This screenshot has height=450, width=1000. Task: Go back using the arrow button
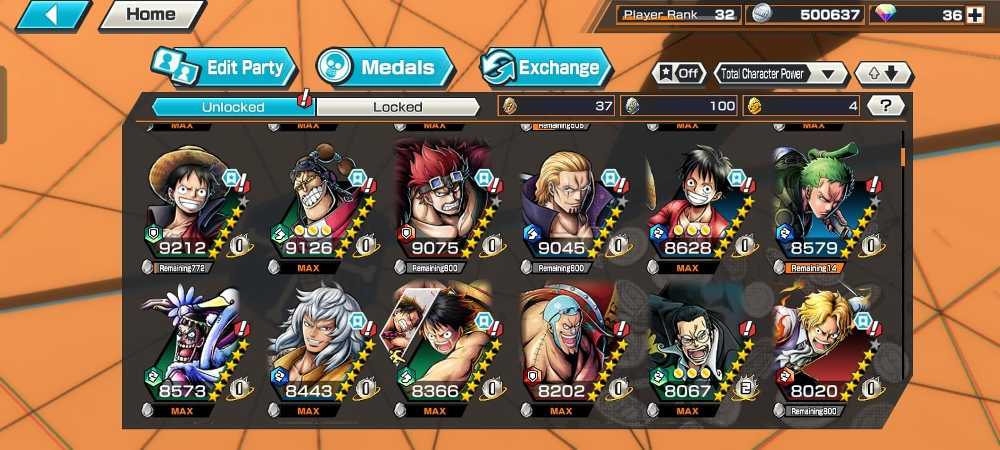[53, 15]
